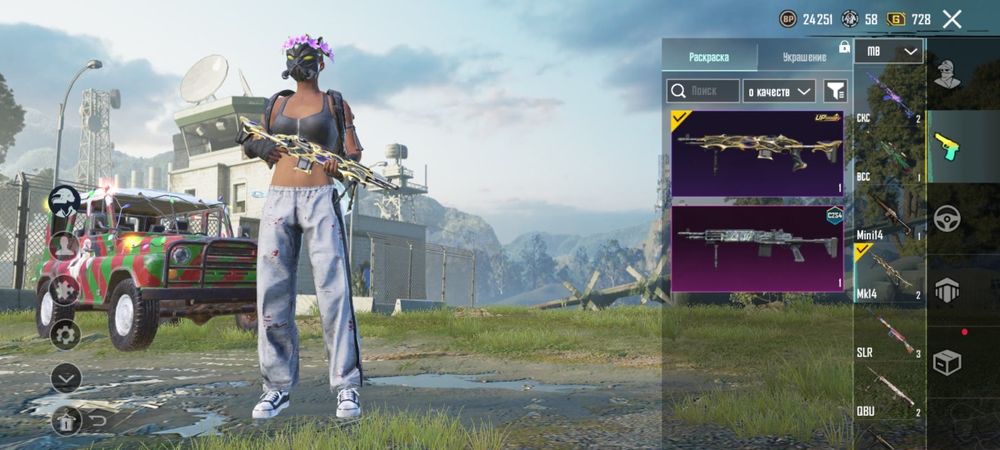Open the quality sort dropdown
Image resolution: width=1000 pixels, height=450 pixels.
pos(780,91)
